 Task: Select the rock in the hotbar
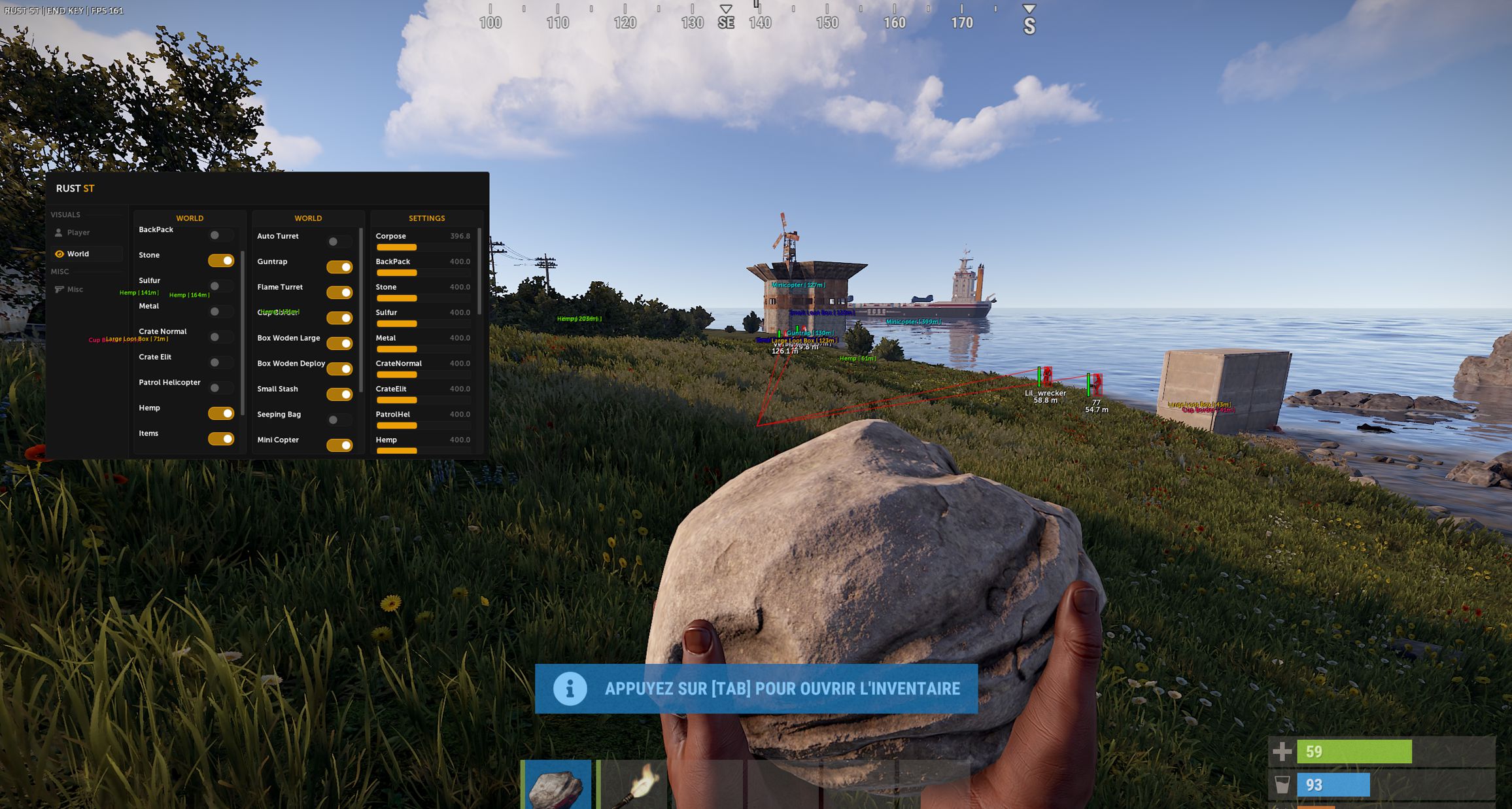click(557, 785)
